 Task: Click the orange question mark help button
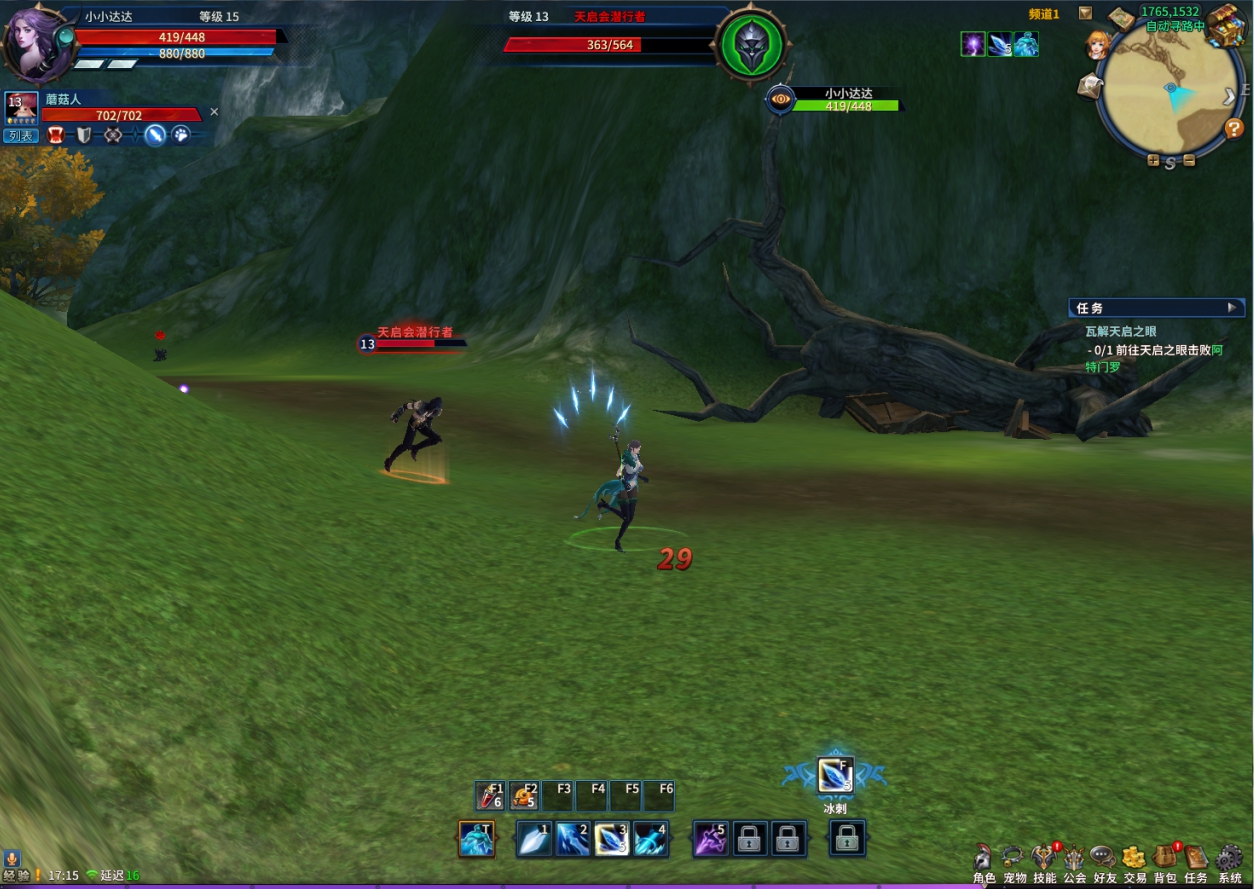[1234, 128]
